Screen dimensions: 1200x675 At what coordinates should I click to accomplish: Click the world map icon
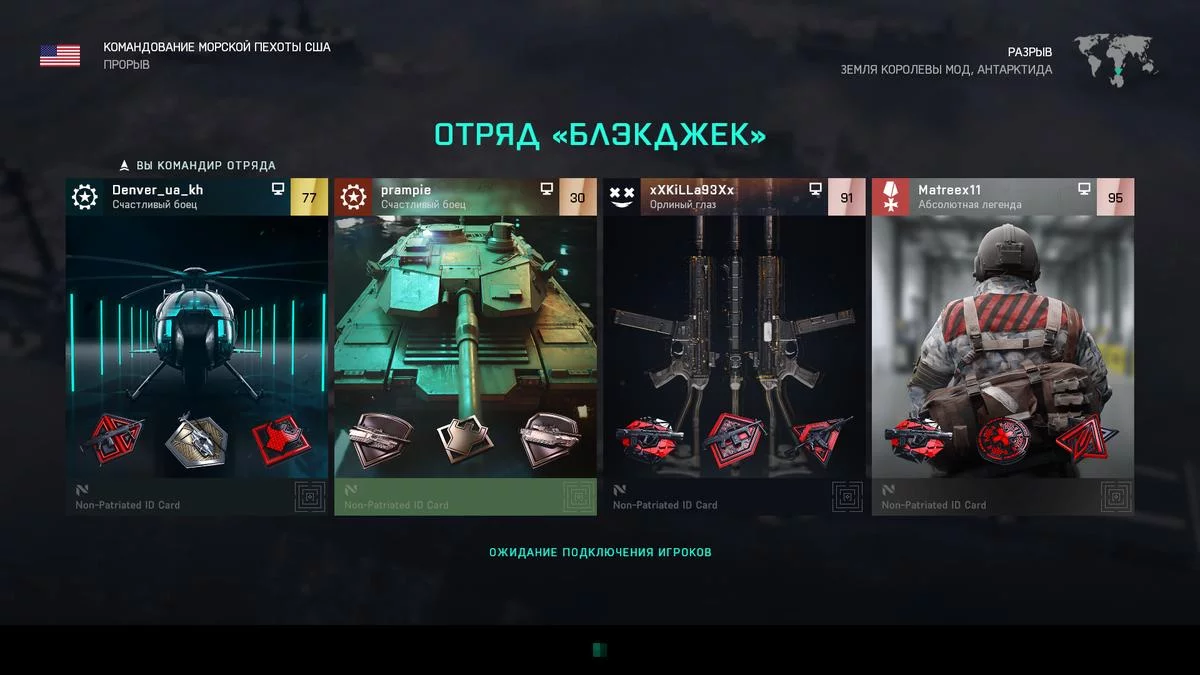(x=1115, y=58)
